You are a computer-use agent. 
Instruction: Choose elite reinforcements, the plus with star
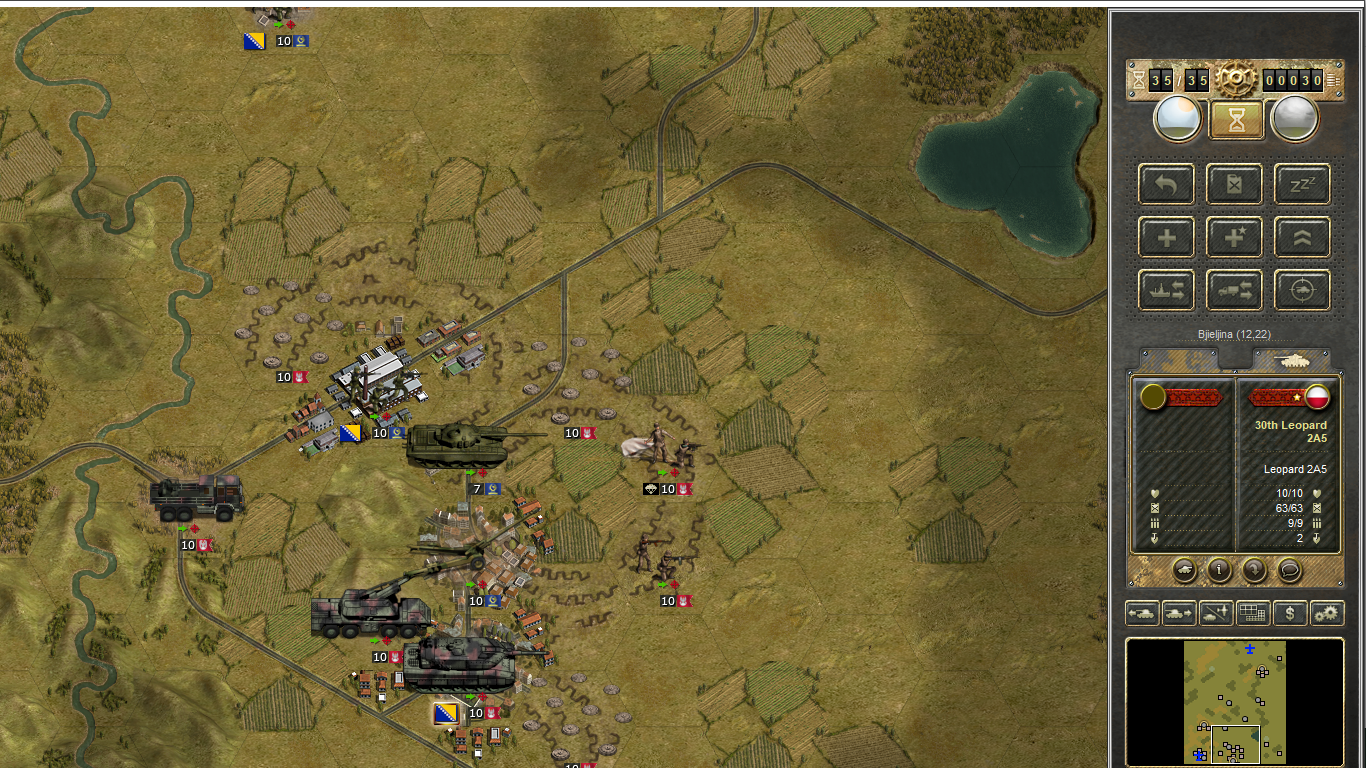tap(1234, 238)
